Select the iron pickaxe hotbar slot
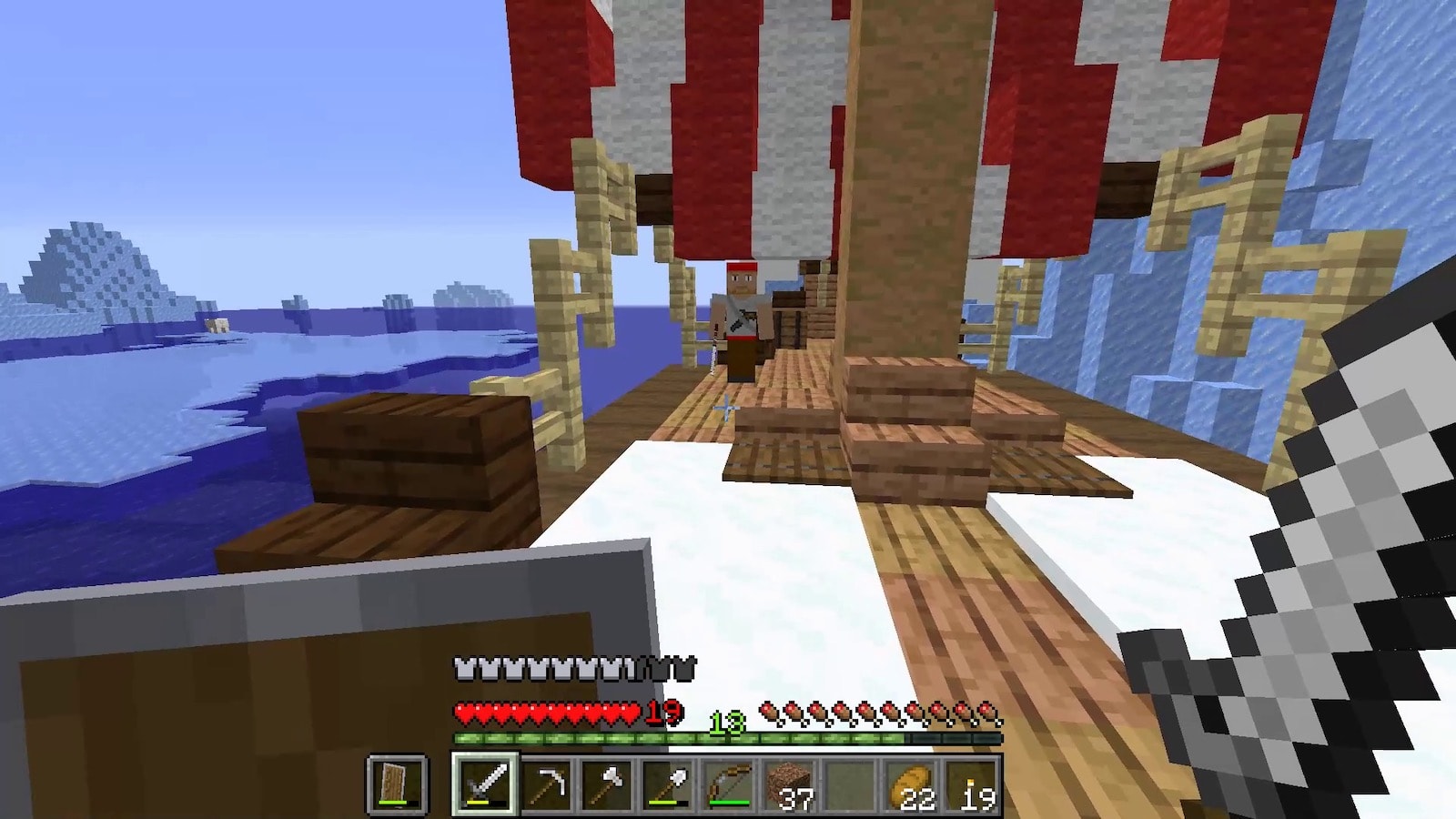The height and width of the screenshot is (819, 1456). click(546, 783)
